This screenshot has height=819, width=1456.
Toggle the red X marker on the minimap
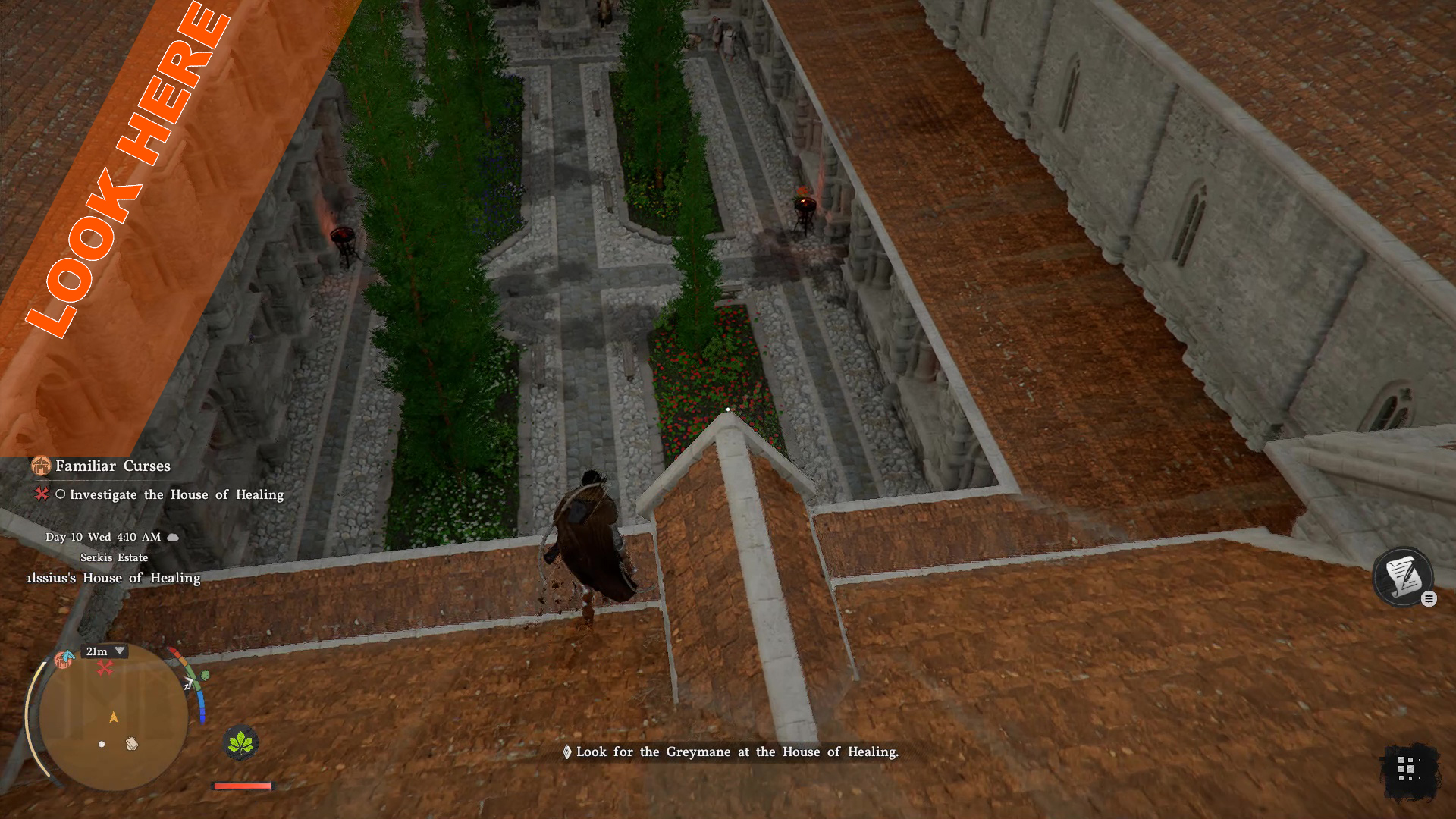(x=105, y=667)
